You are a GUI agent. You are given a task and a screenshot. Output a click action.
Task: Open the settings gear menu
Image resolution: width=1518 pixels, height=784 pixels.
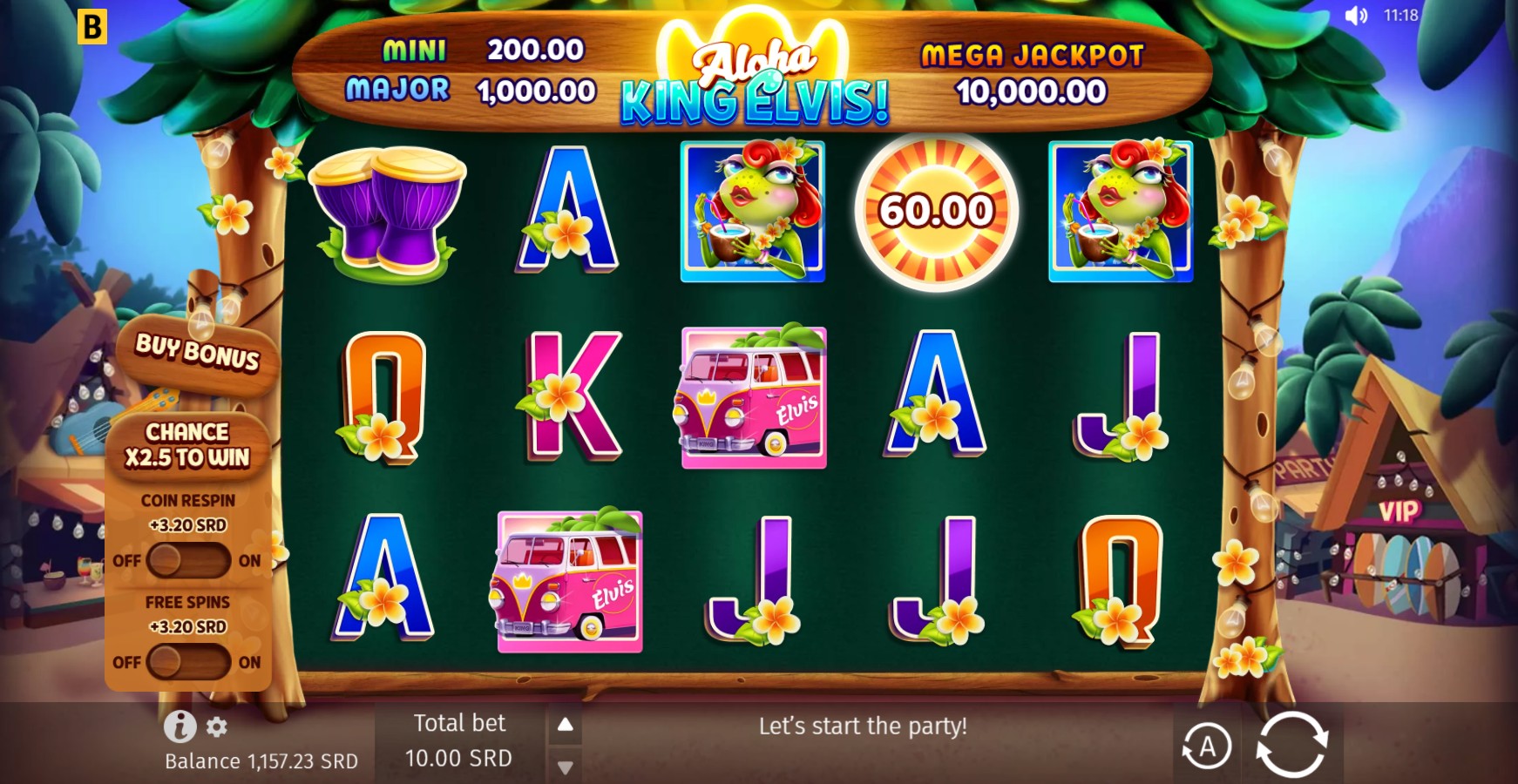click(x=217, y=727)
